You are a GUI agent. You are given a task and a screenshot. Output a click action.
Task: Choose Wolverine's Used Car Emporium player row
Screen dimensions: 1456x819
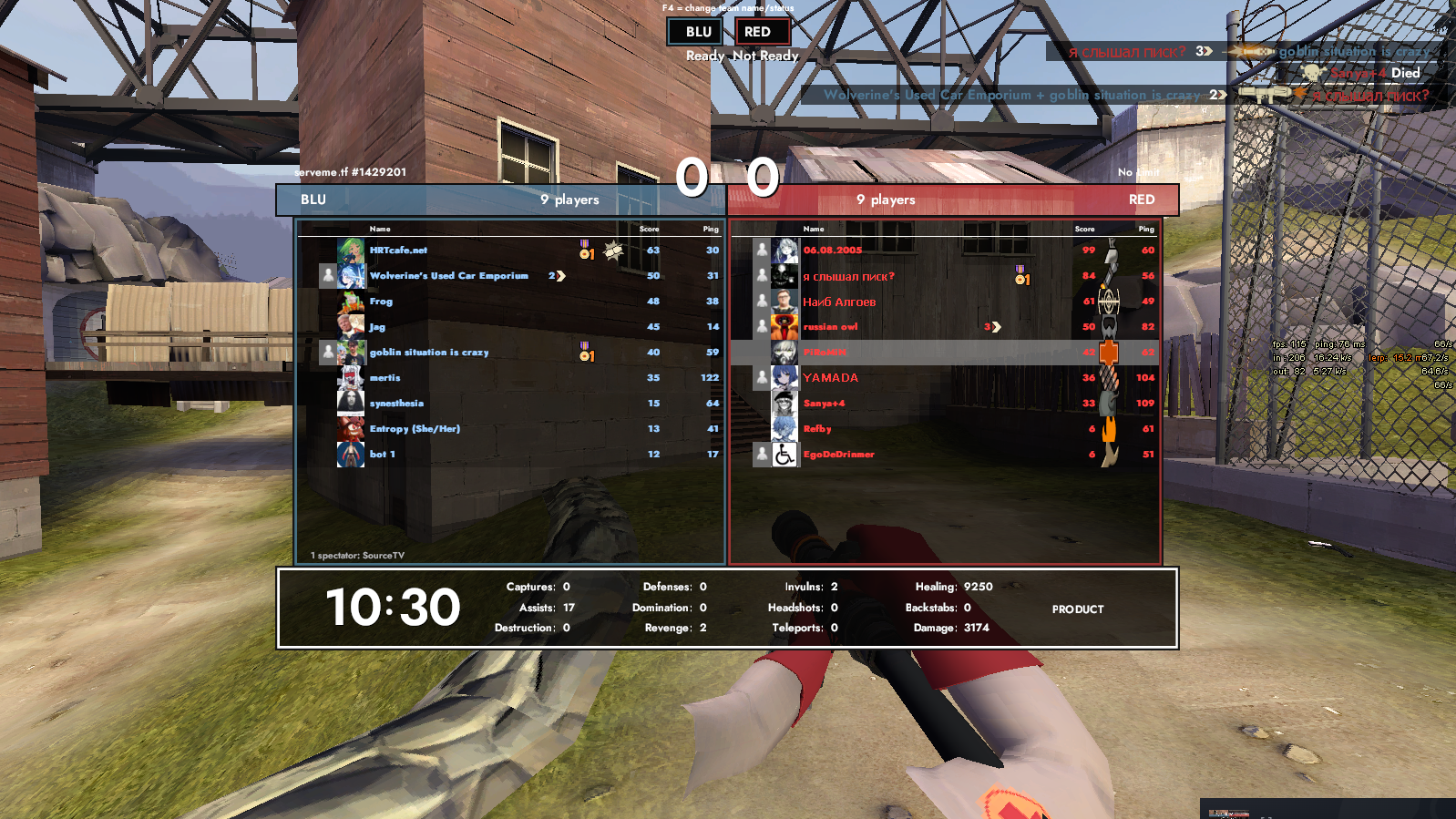(448, 276)
